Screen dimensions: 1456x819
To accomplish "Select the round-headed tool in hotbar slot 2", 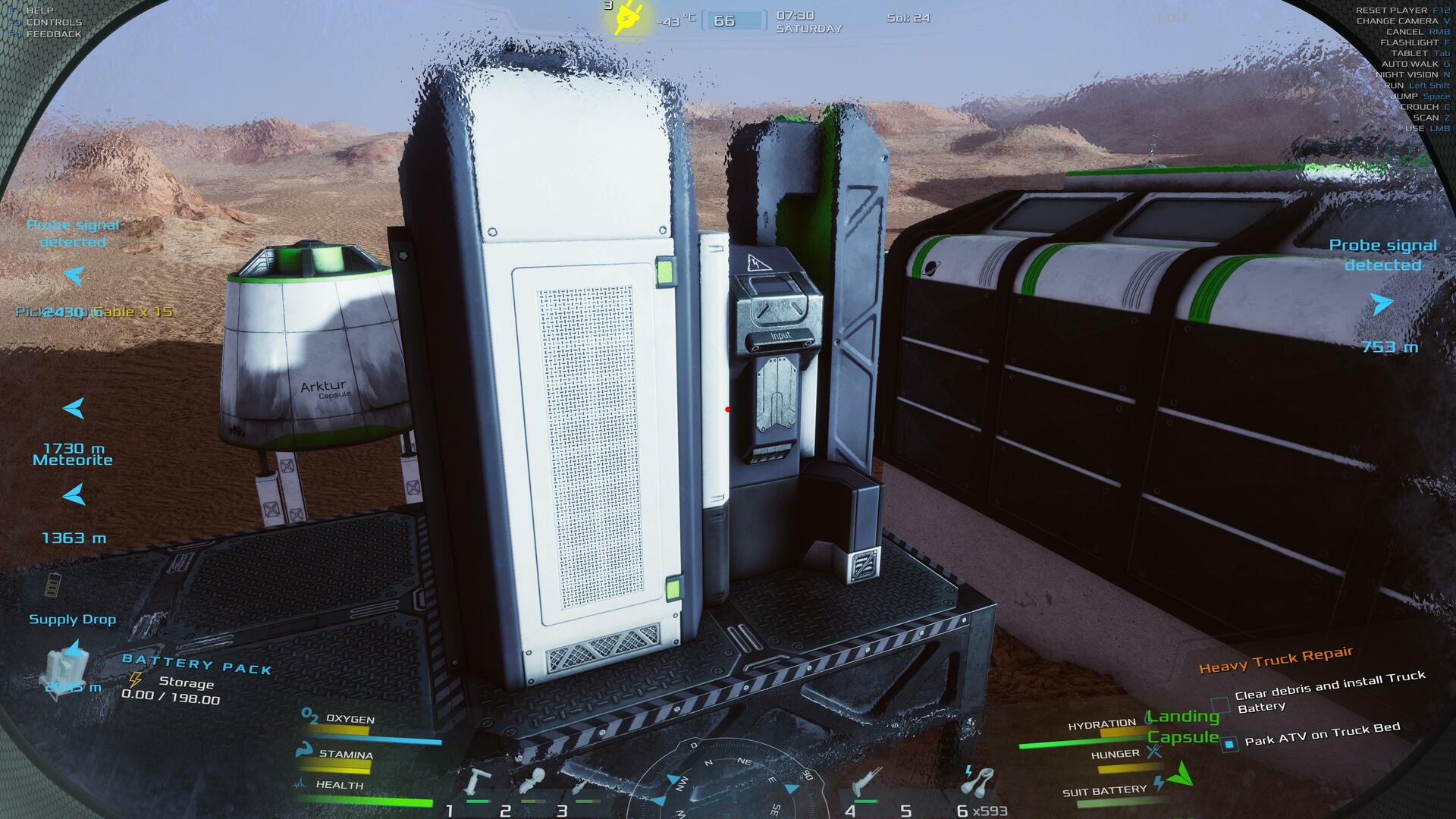I will 532,781.
